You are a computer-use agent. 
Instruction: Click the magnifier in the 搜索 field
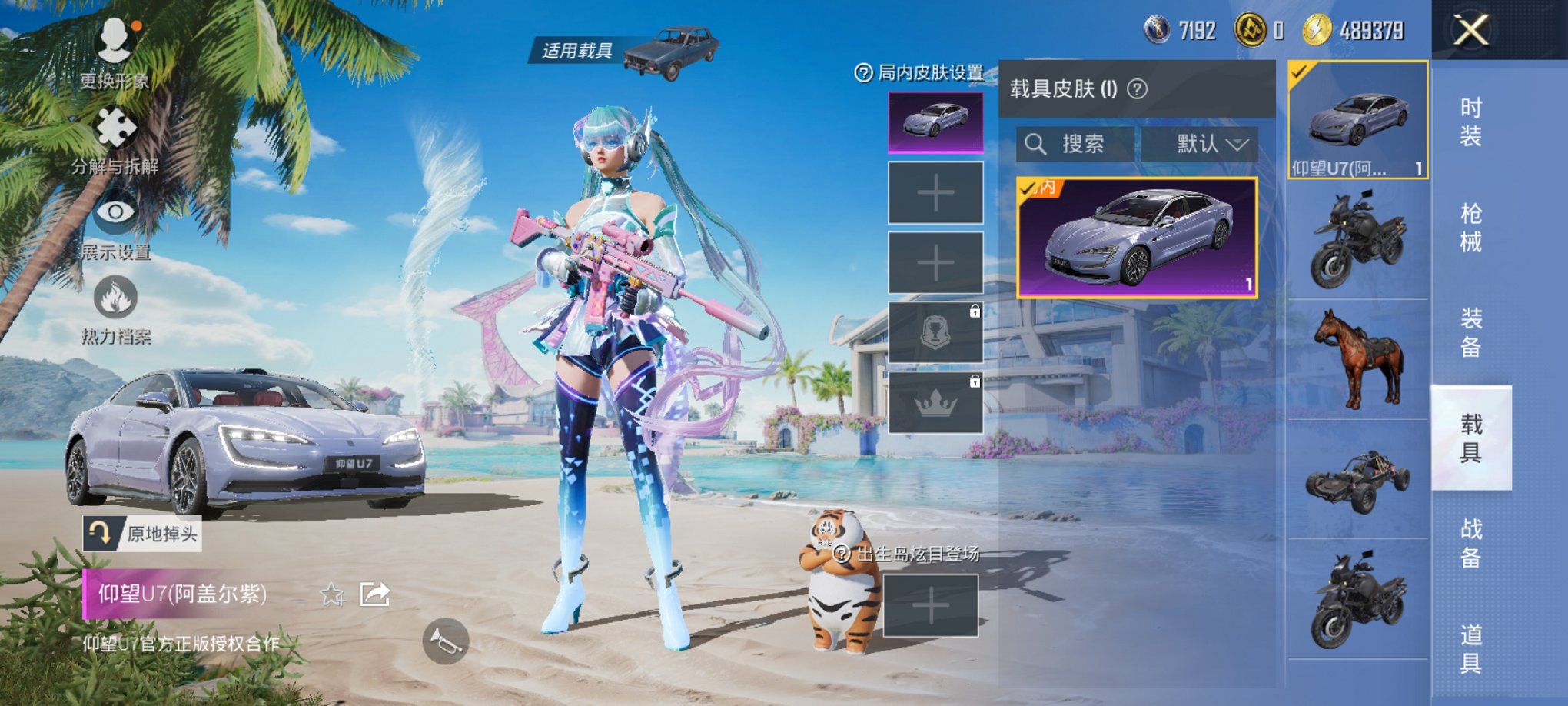point(1036,145)
